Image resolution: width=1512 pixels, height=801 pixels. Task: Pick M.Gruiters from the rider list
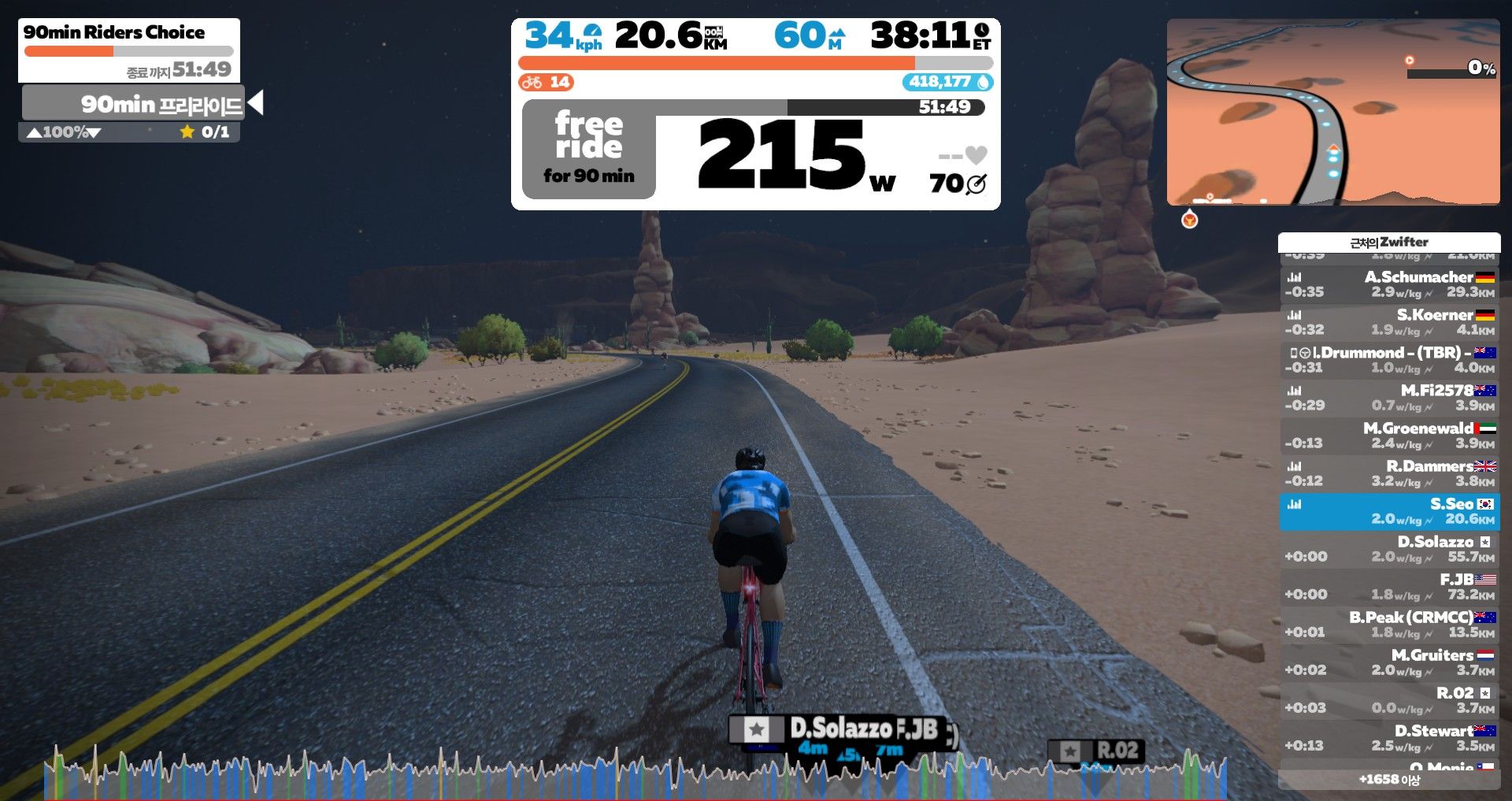(1389, 662)
